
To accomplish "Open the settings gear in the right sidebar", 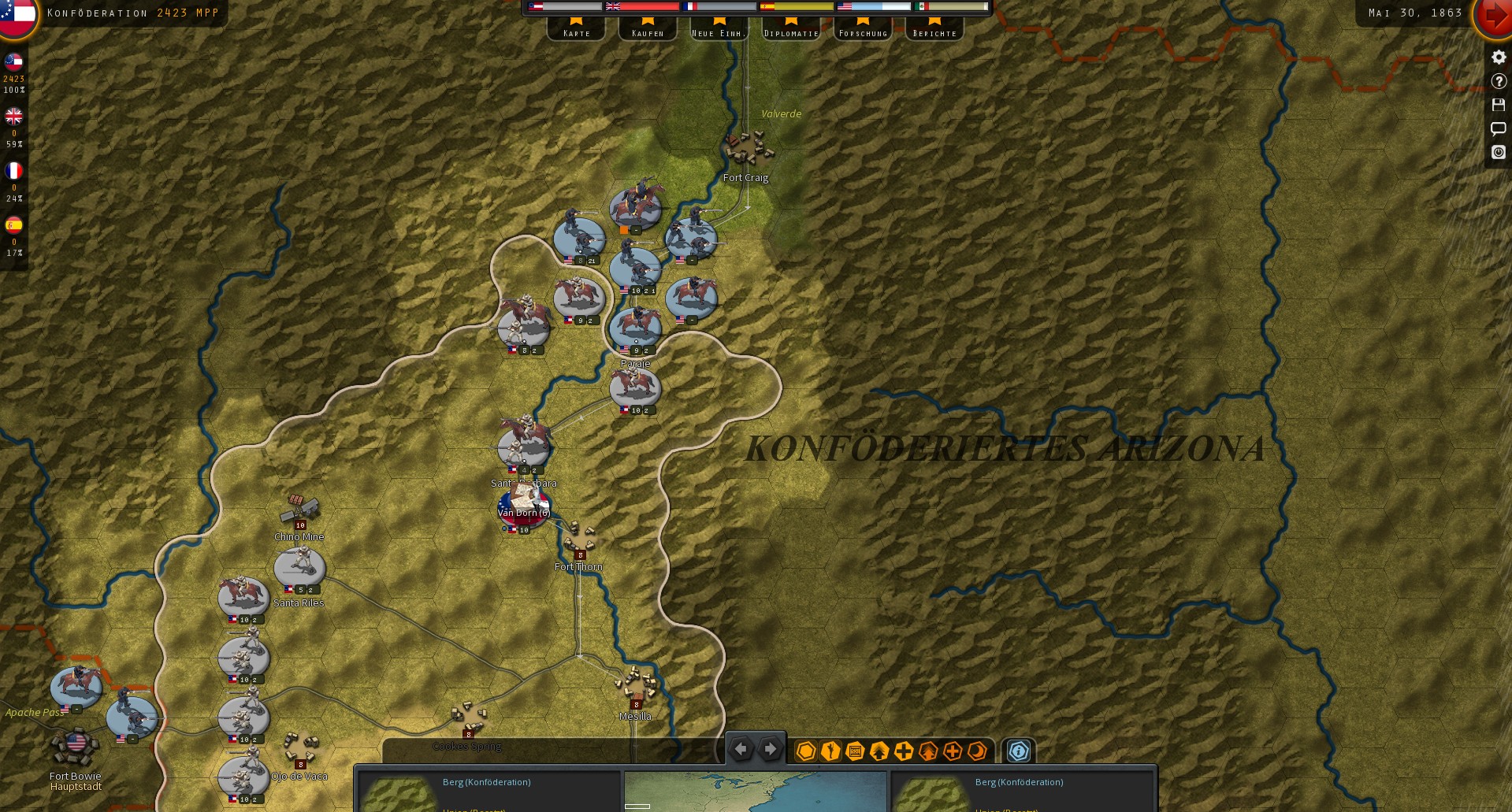I will click(1498, 57).
